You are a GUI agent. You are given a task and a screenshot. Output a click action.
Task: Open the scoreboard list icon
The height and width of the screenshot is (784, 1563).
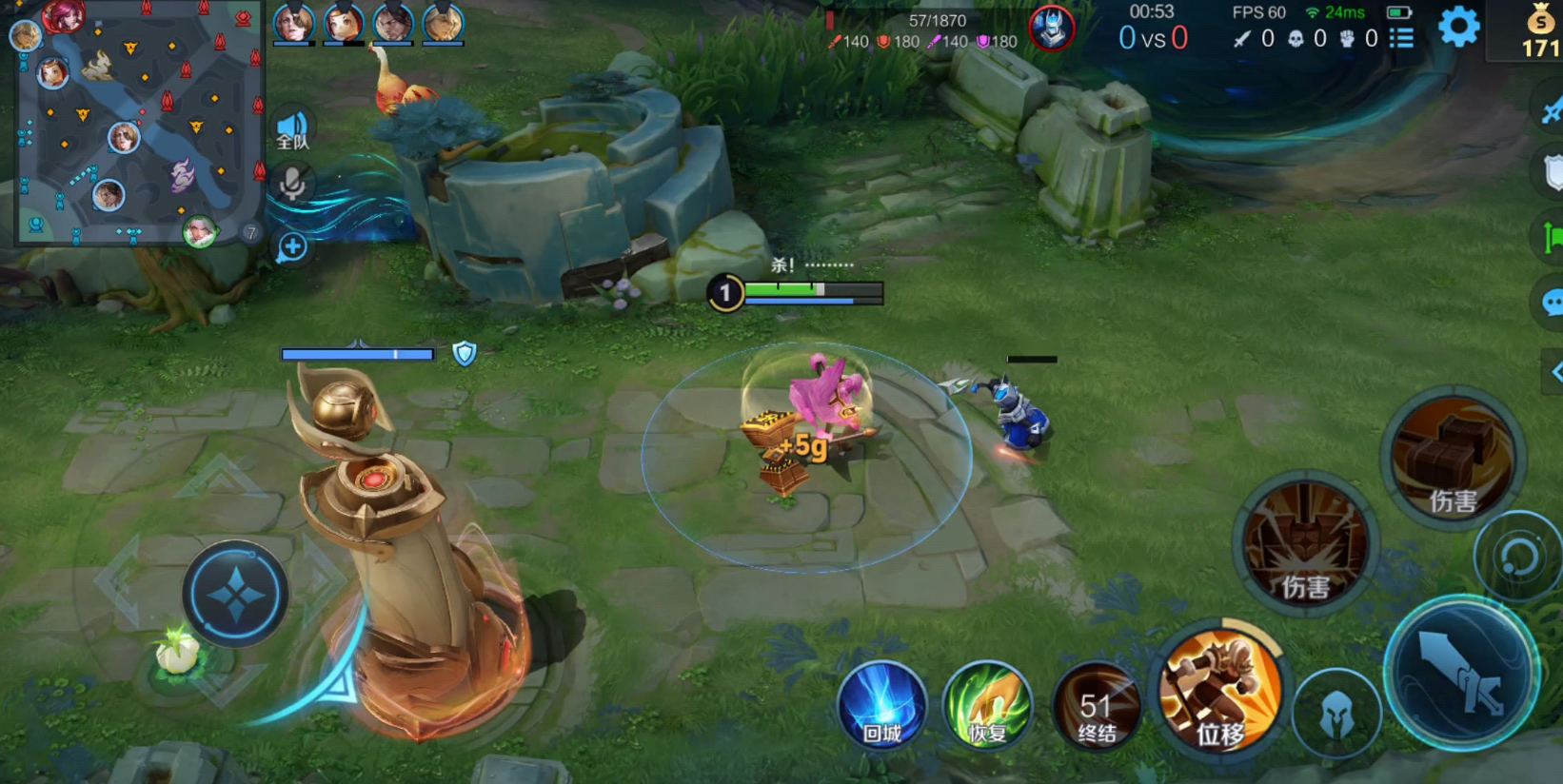(x=1401, y=38)
